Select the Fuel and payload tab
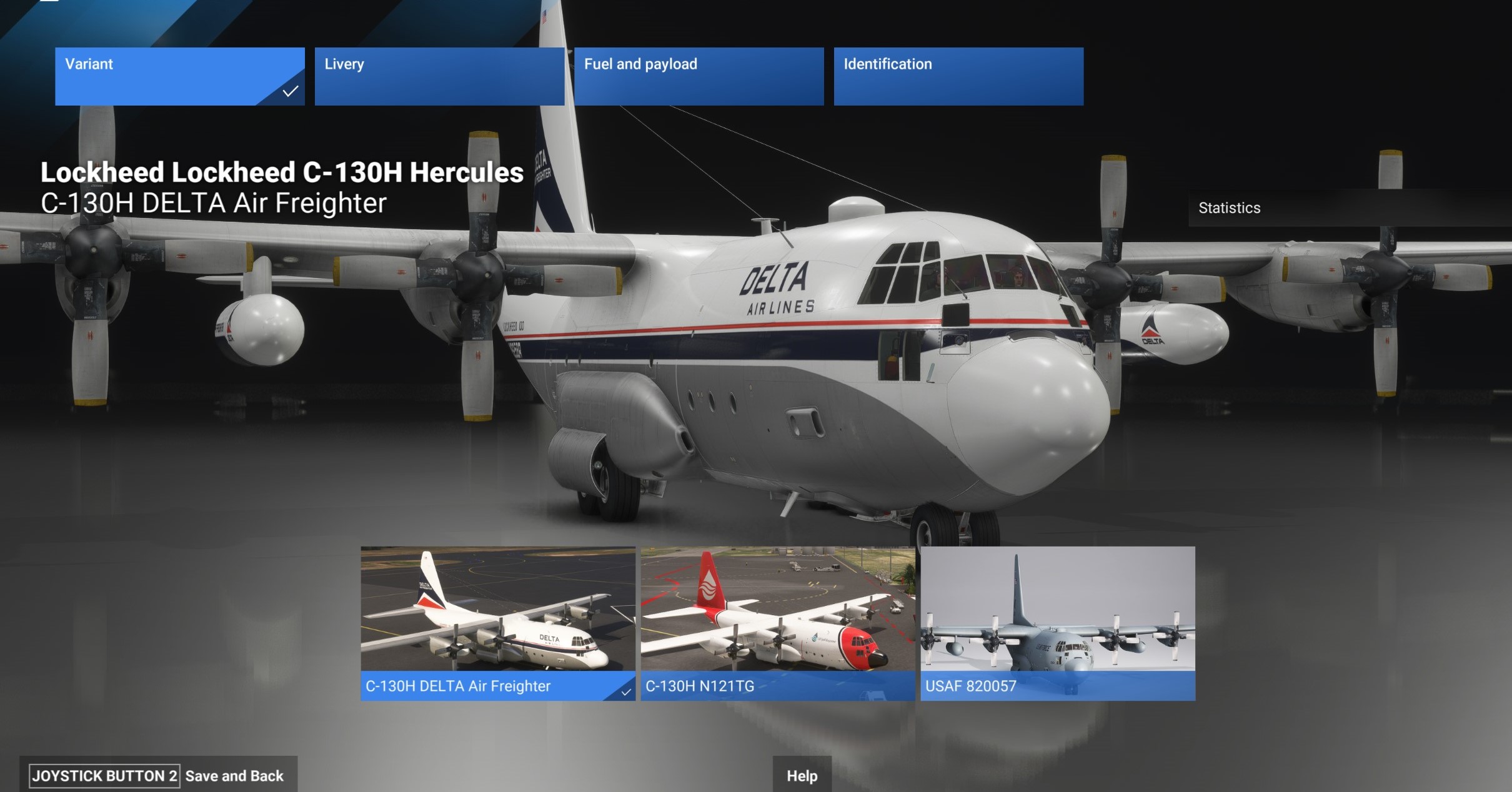The height and width of the screenshot is (792, 1512). (x=699, y=76)
